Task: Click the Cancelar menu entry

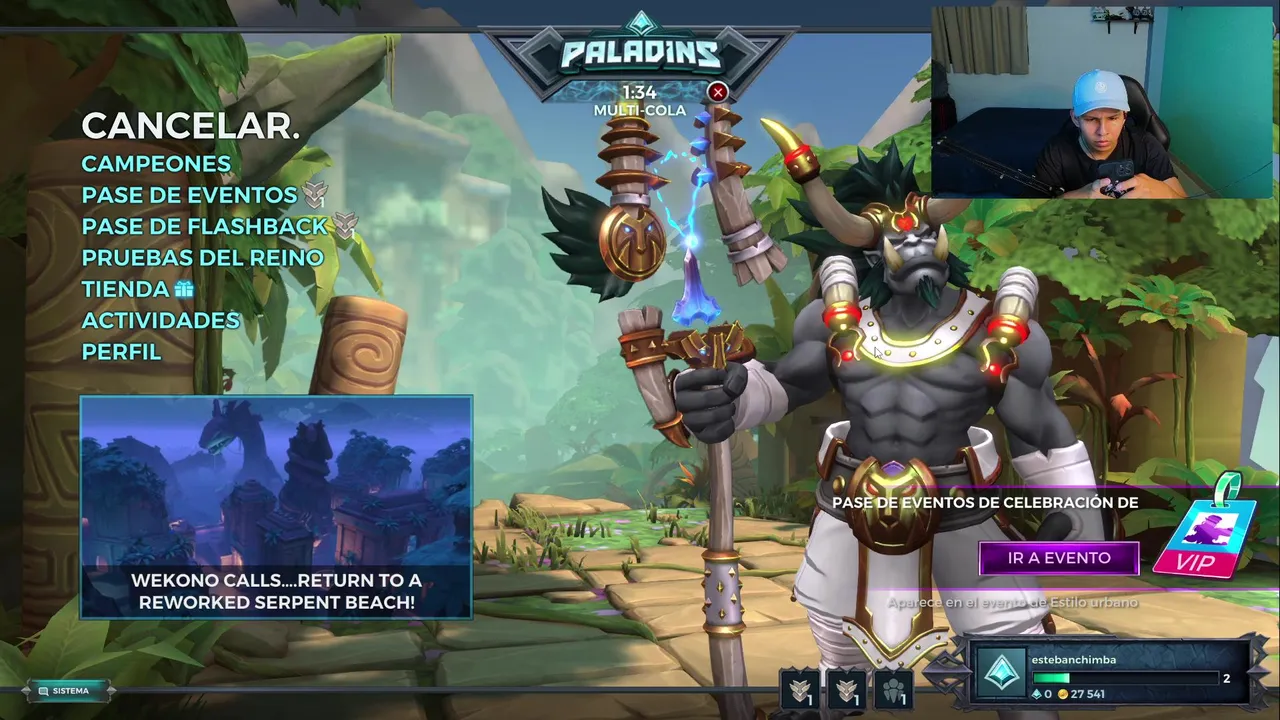Action: point(190,126)
